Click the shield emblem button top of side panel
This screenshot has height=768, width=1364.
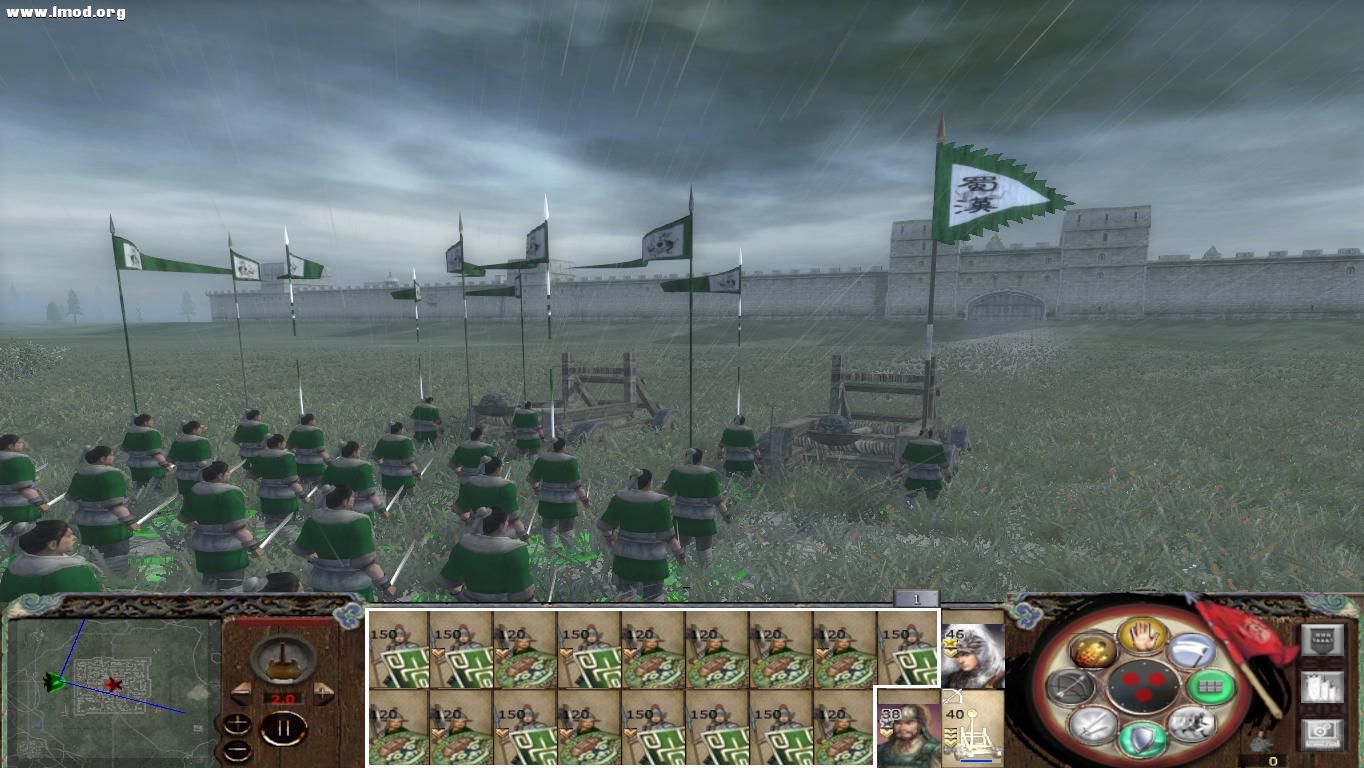point(1322,639)
